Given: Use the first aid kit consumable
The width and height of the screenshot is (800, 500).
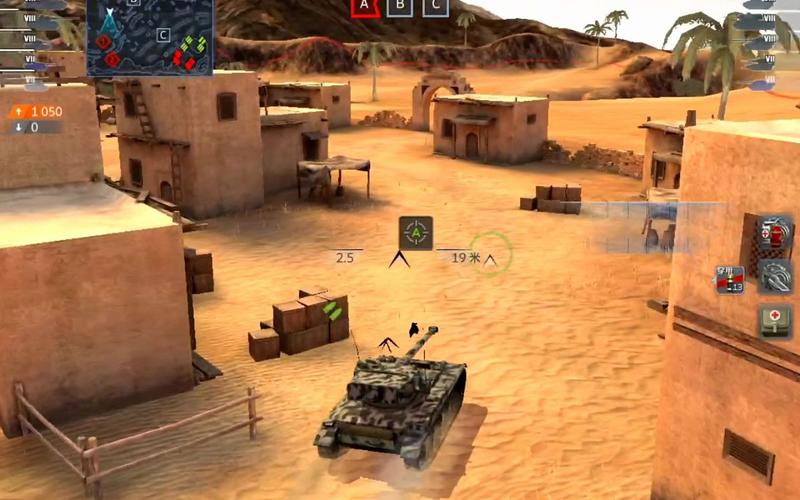Looking at the screenshot, I should click(x=775, y=321).
